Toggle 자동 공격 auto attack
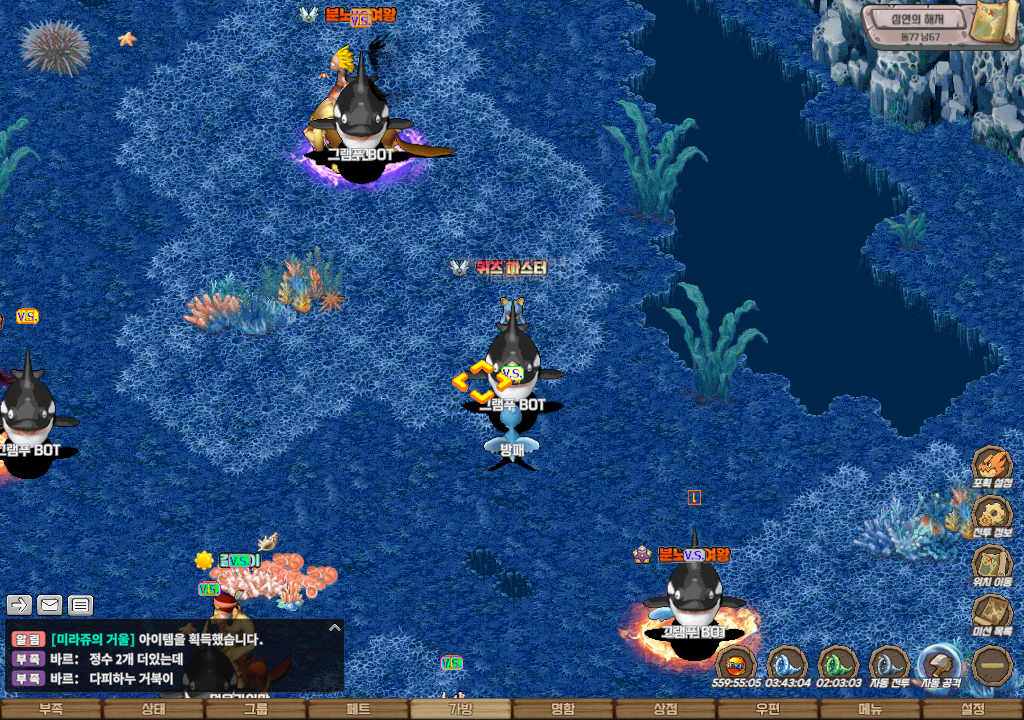The width and height of the screenshot is (1024, 720). (x=940, y=665)
